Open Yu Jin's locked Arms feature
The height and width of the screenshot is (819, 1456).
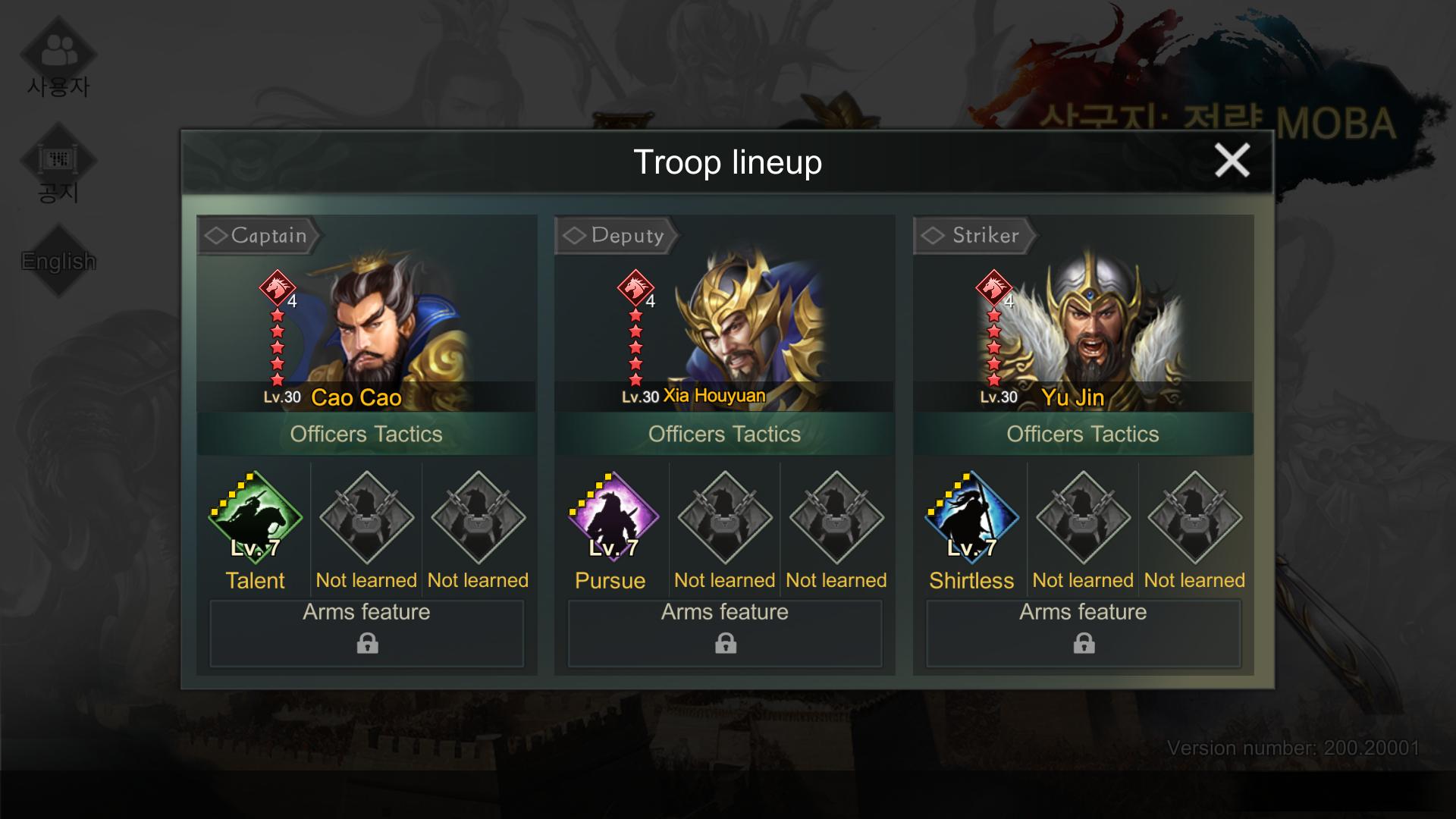pyautogui.click(x=1083, y=633)
